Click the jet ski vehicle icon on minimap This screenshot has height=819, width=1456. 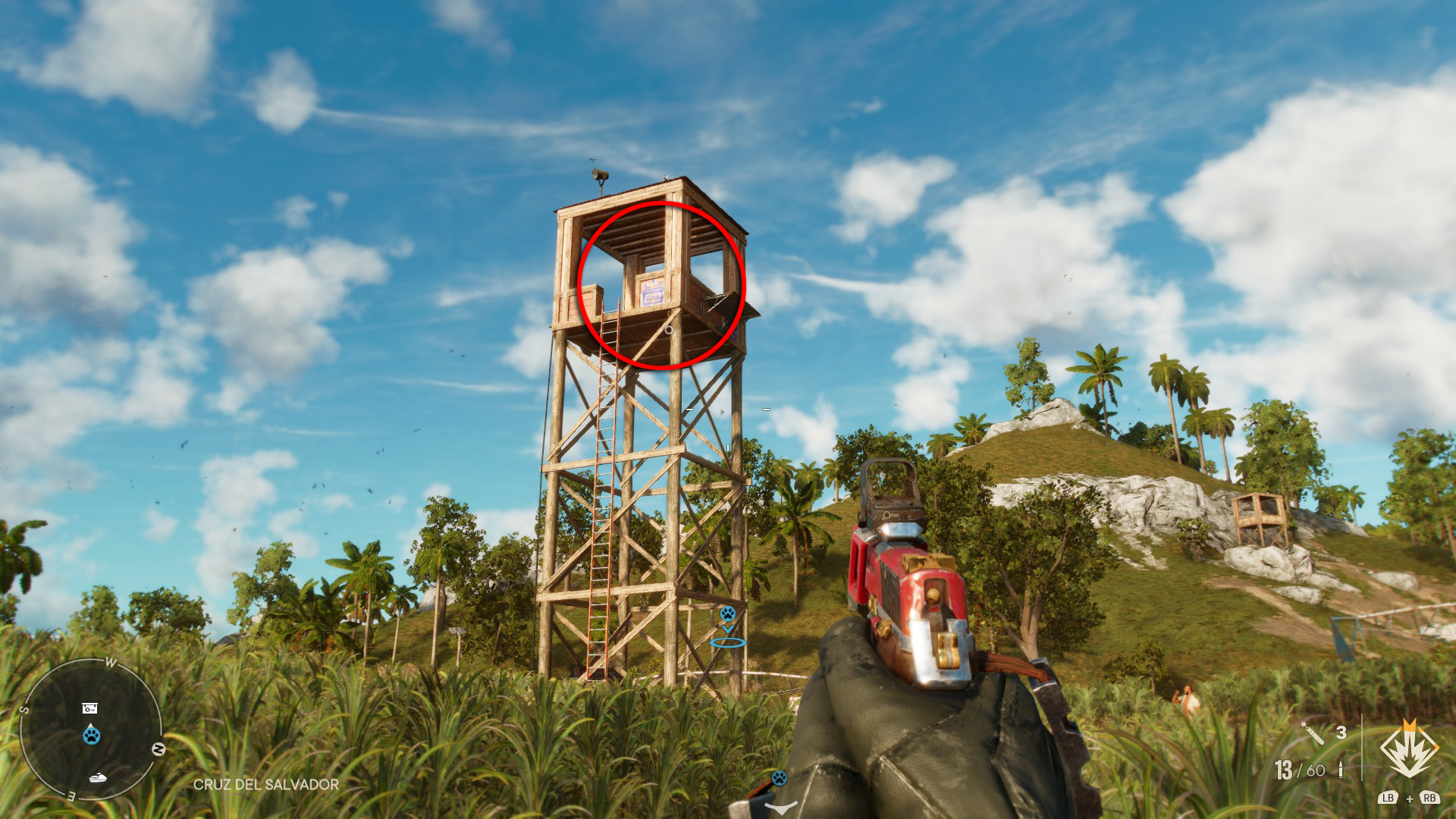98,778
